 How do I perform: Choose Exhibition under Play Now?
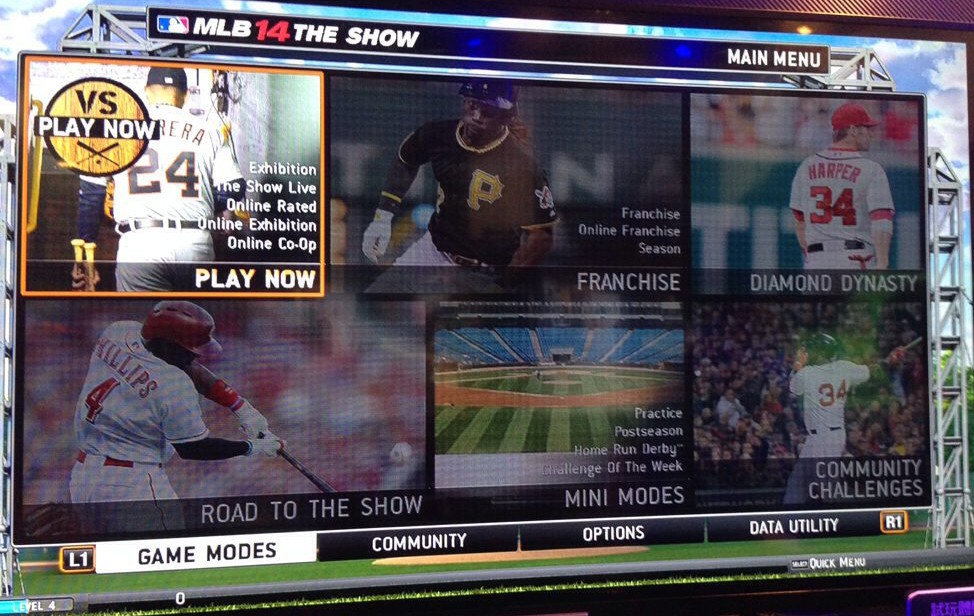(282, 169)
